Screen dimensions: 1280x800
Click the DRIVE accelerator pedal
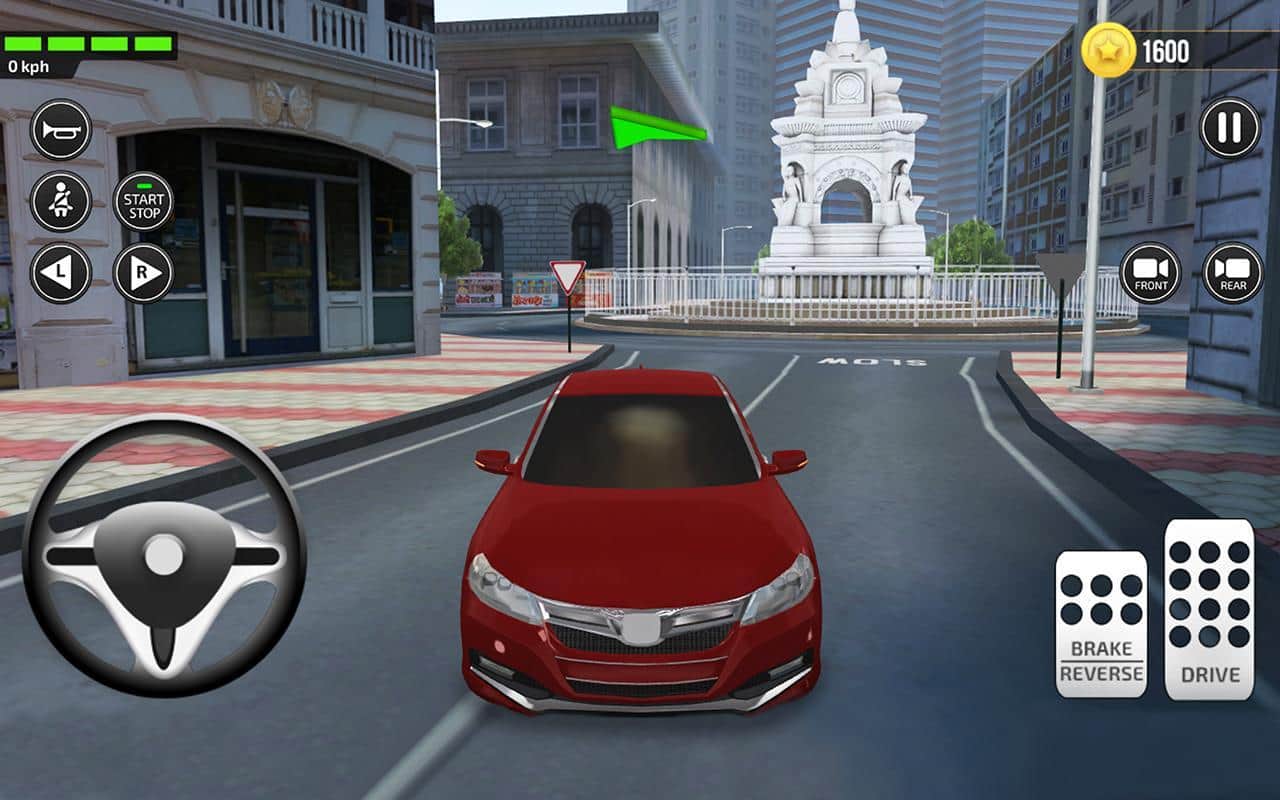click(1209, 609)
